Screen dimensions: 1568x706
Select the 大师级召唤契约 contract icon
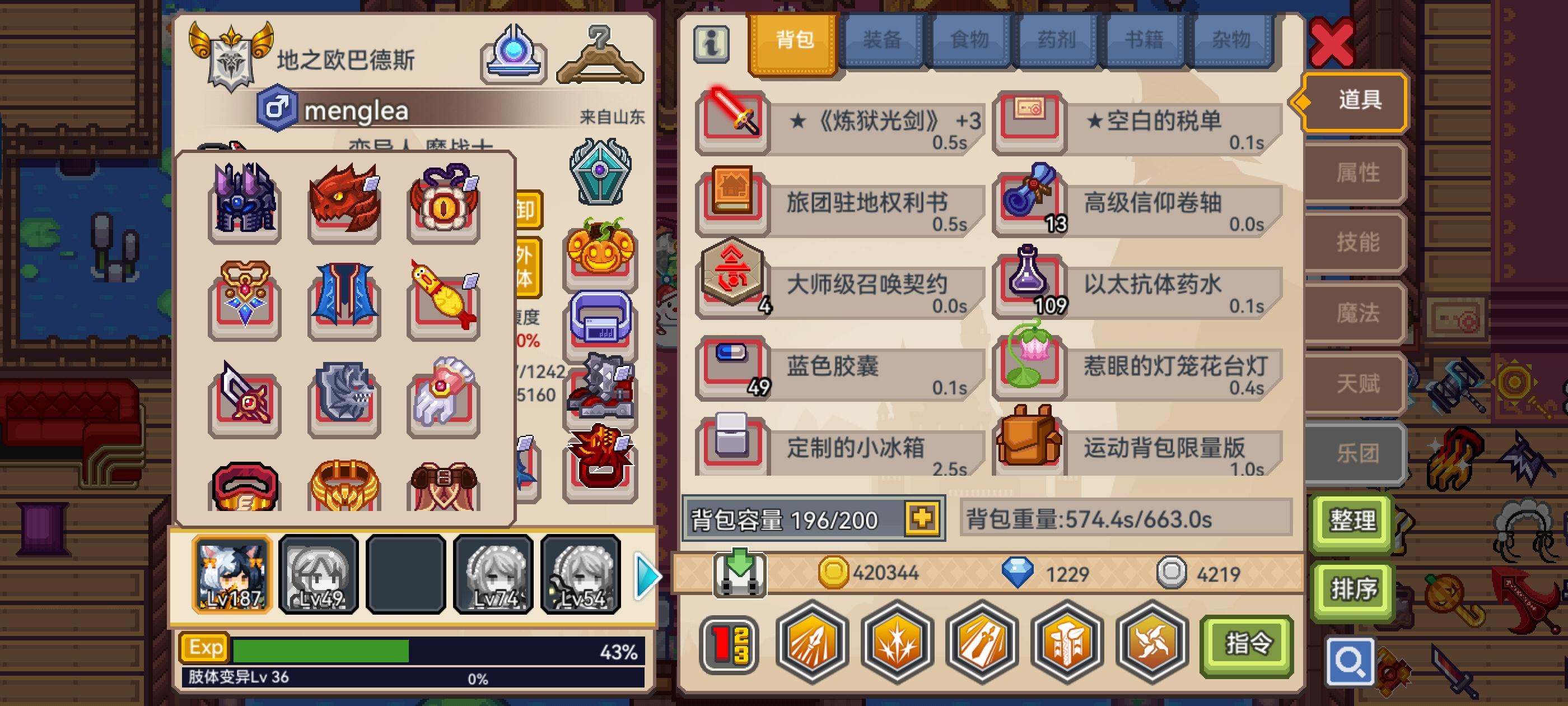734,286
